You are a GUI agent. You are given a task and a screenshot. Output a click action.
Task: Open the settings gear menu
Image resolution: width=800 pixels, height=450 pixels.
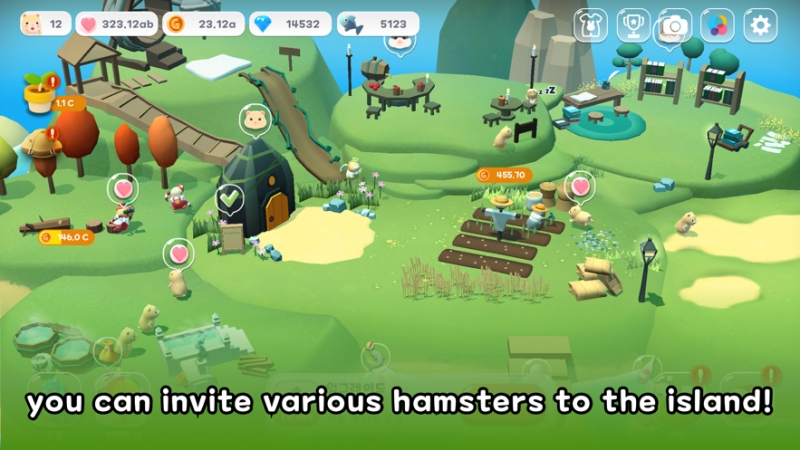point(760,25)
